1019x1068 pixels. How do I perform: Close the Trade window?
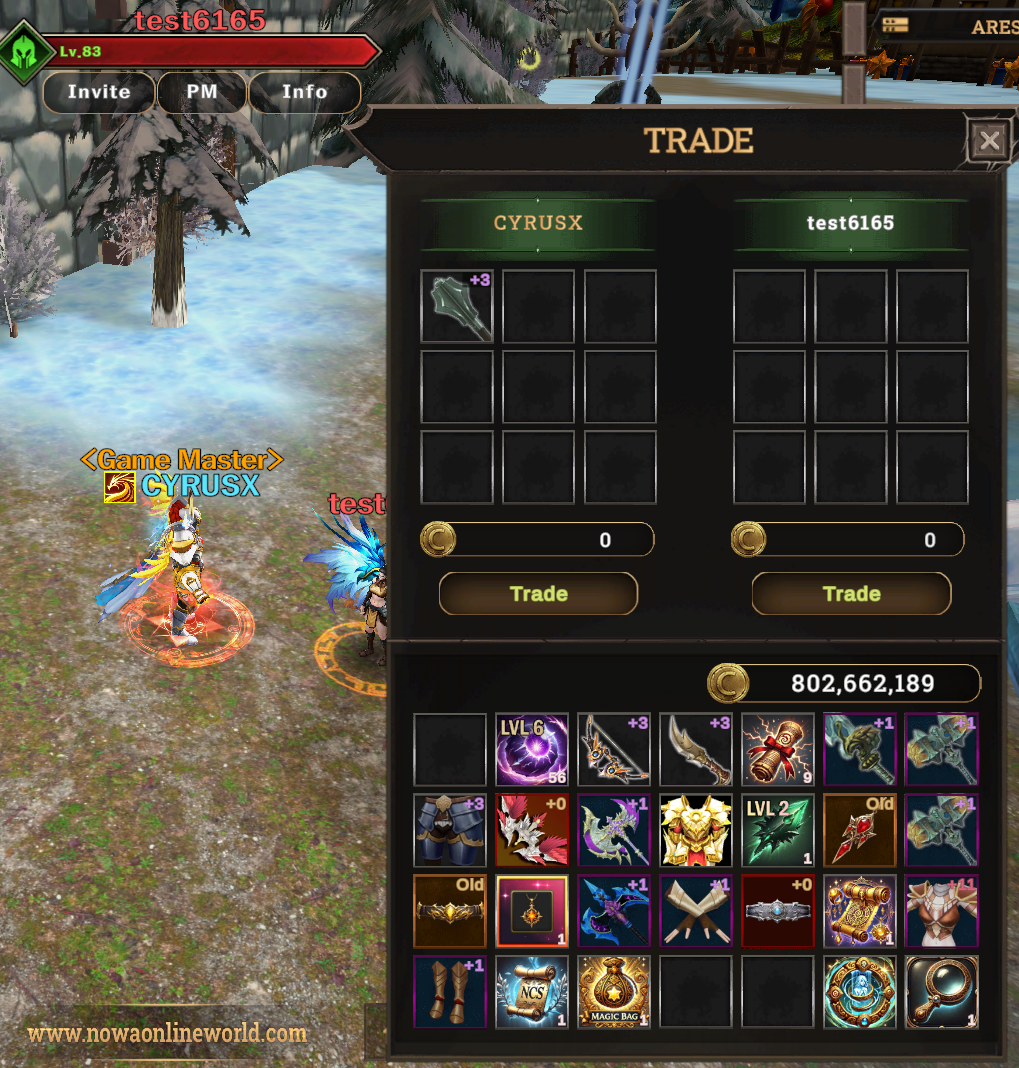click(x=989, y=141)
